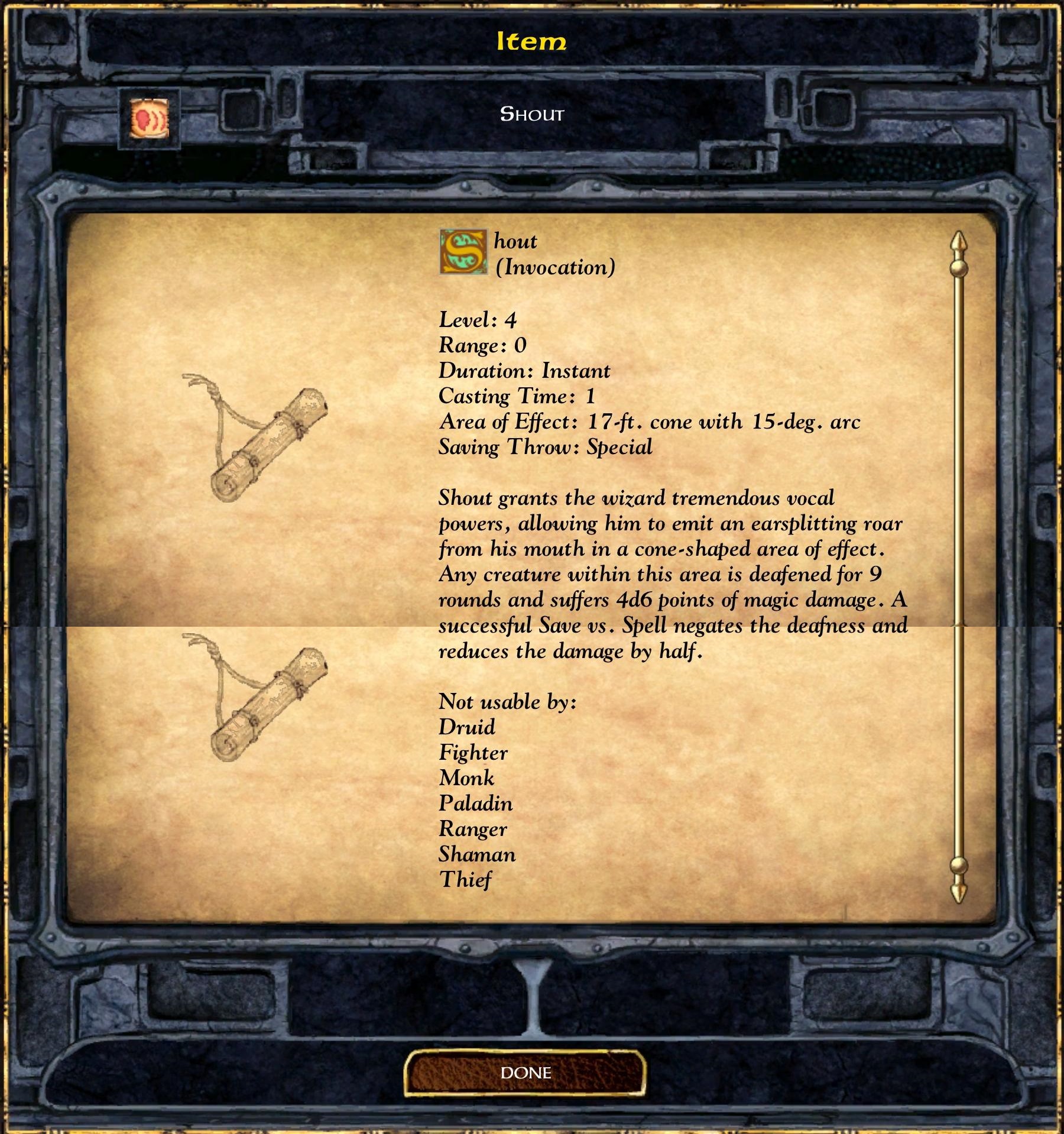Click the Shout scroll icon slot
1064x1134 pixels.
(x=149, y=119)
